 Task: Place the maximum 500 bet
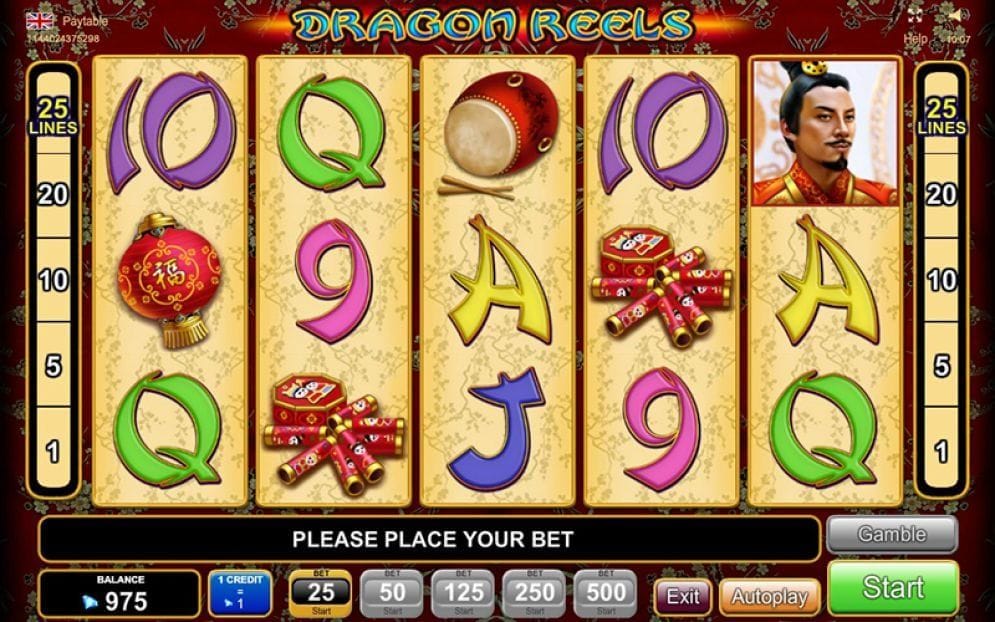click(x=607, y=594)
